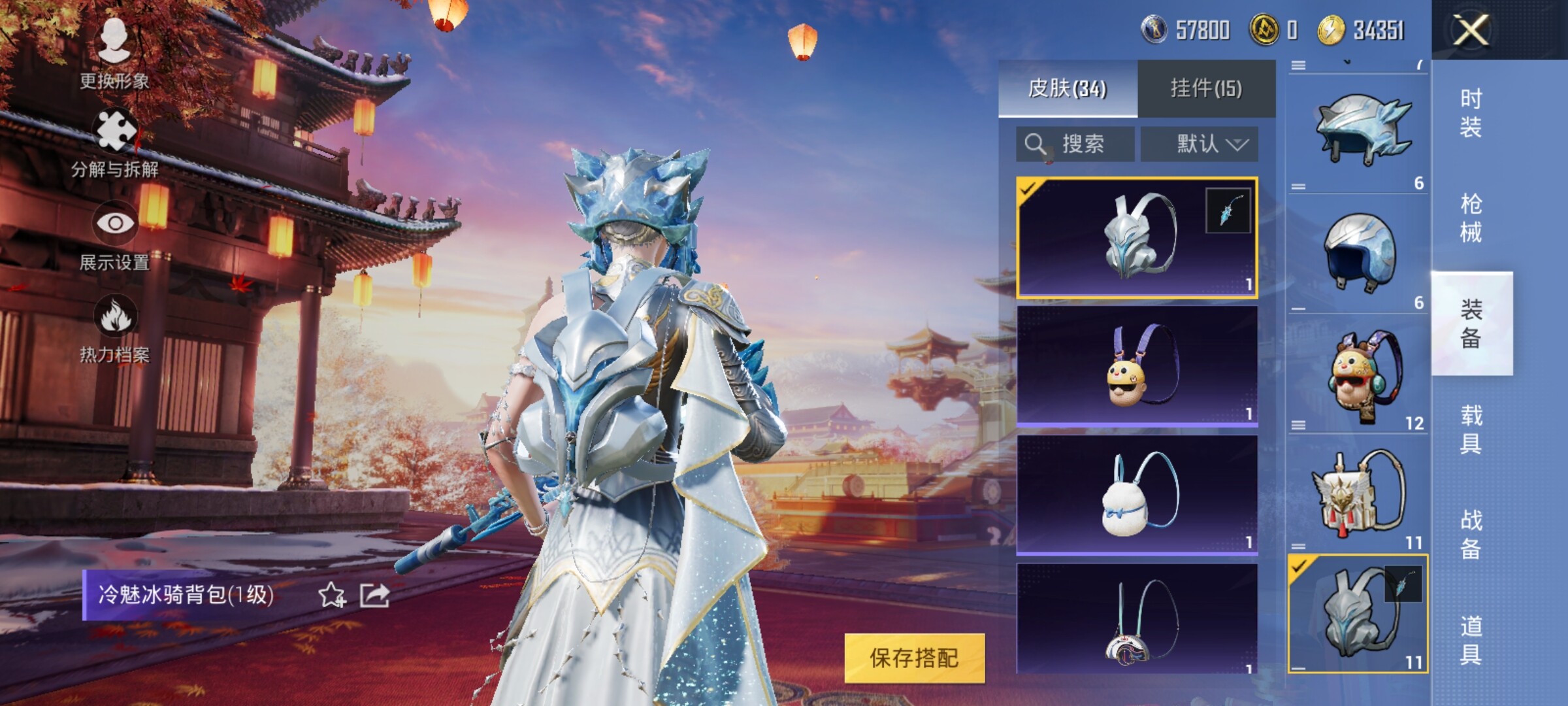Click the 搜索 search field
This screenshot has height=706, width=1568.
point(1075,144)
